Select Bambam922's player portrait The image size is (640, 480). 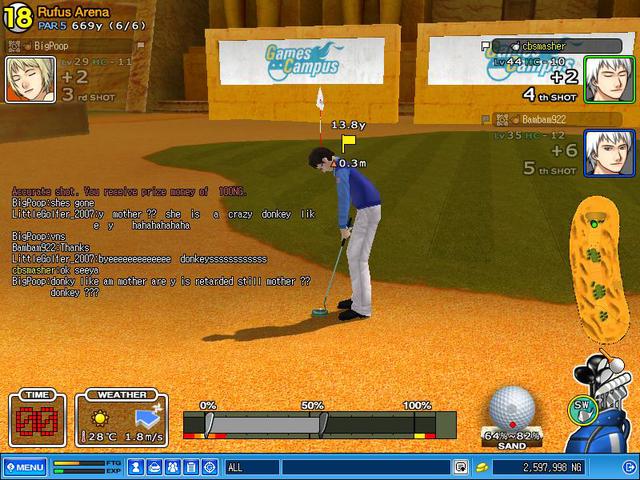click(x=603, y=153)
